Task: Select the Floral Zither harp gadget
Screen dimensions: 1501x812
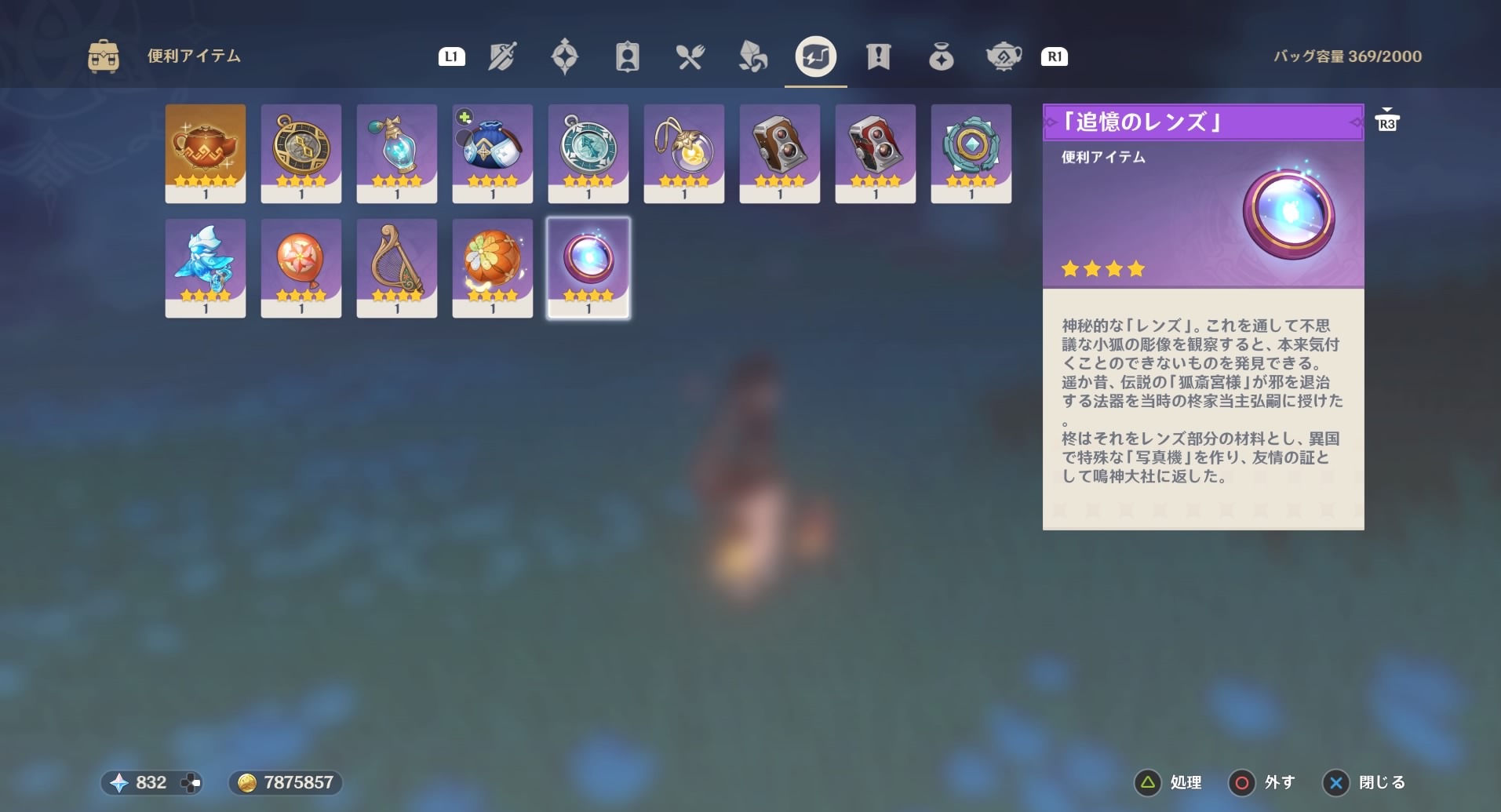Action: pyautogui.click(x=396, y=267)
